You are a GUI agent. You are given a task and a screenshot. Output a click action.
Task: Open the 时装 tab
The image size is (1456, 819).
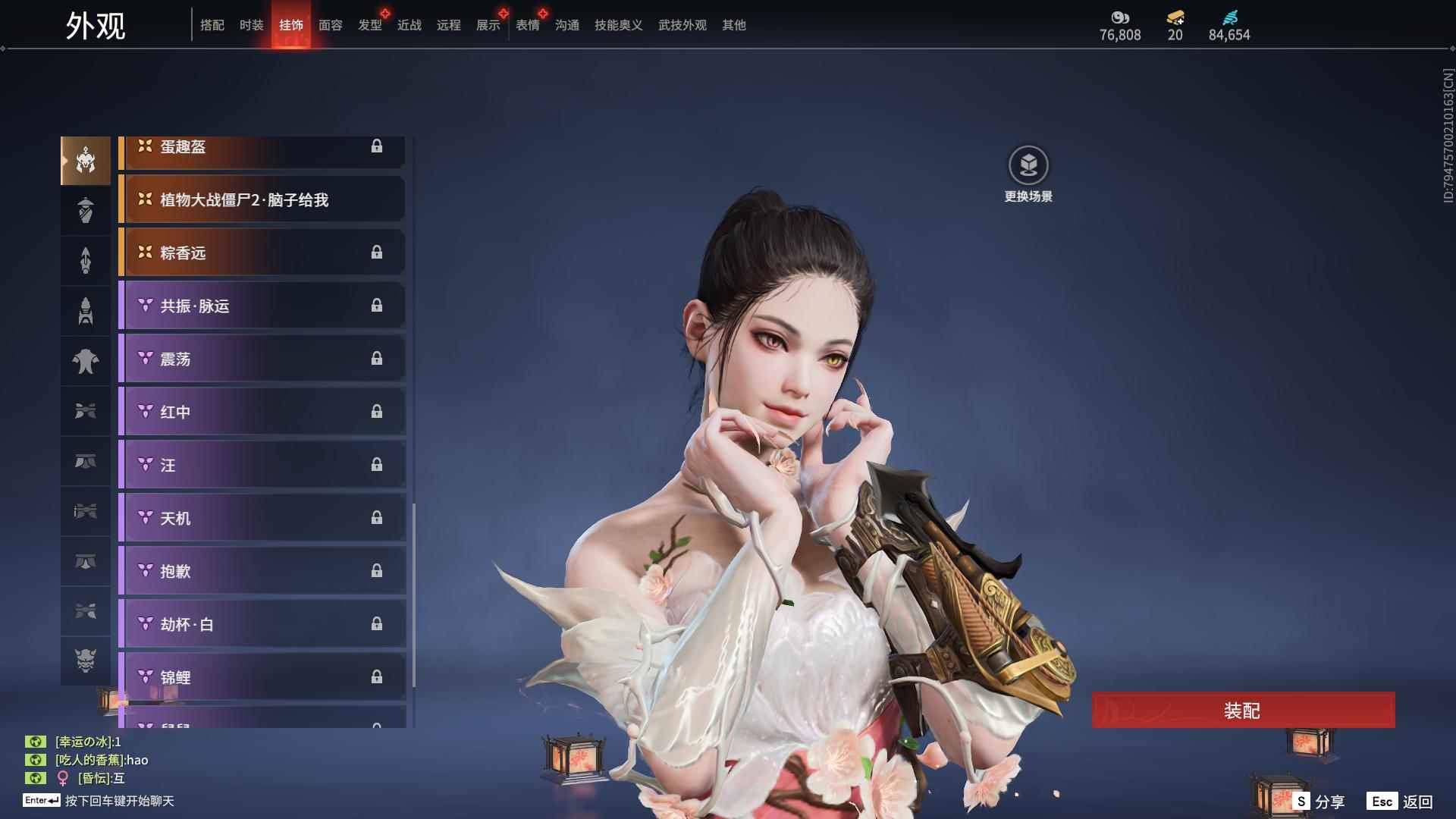[x=252, y=25]
